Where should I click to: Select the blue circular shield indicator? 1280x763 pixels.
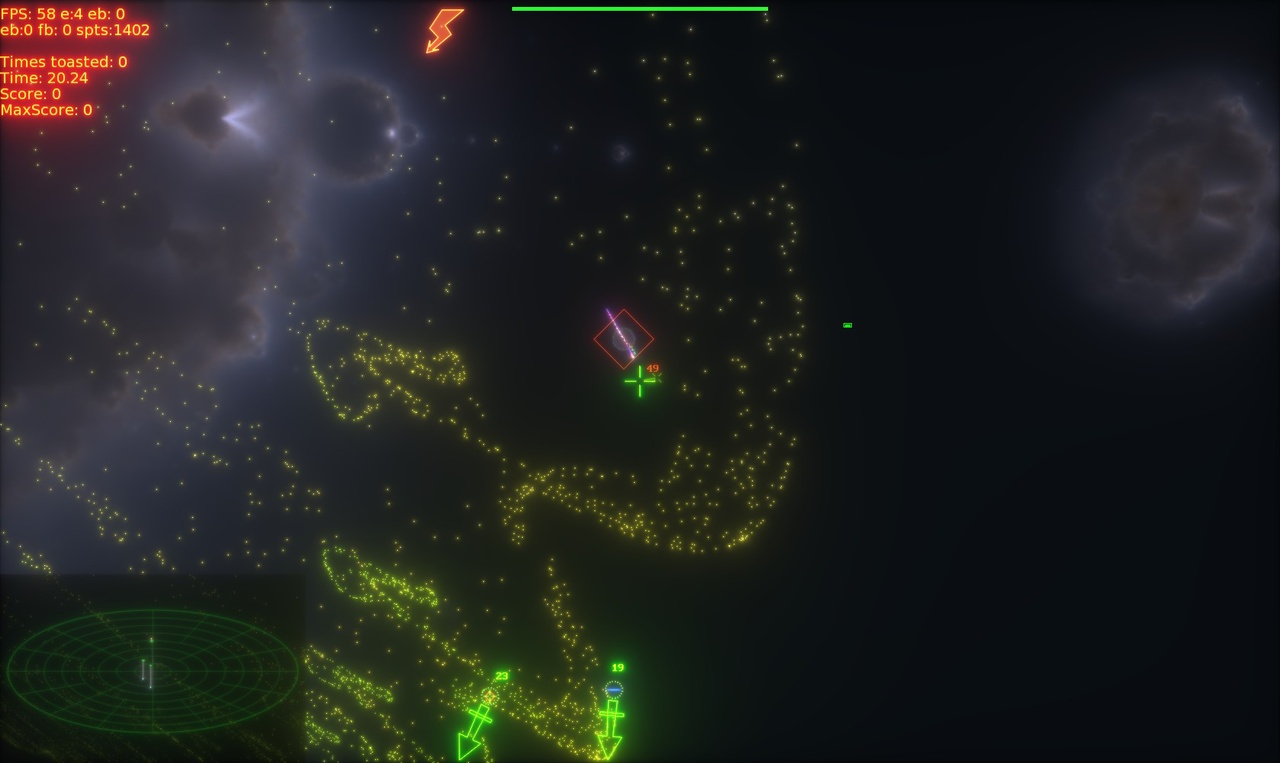coord(613,688)
